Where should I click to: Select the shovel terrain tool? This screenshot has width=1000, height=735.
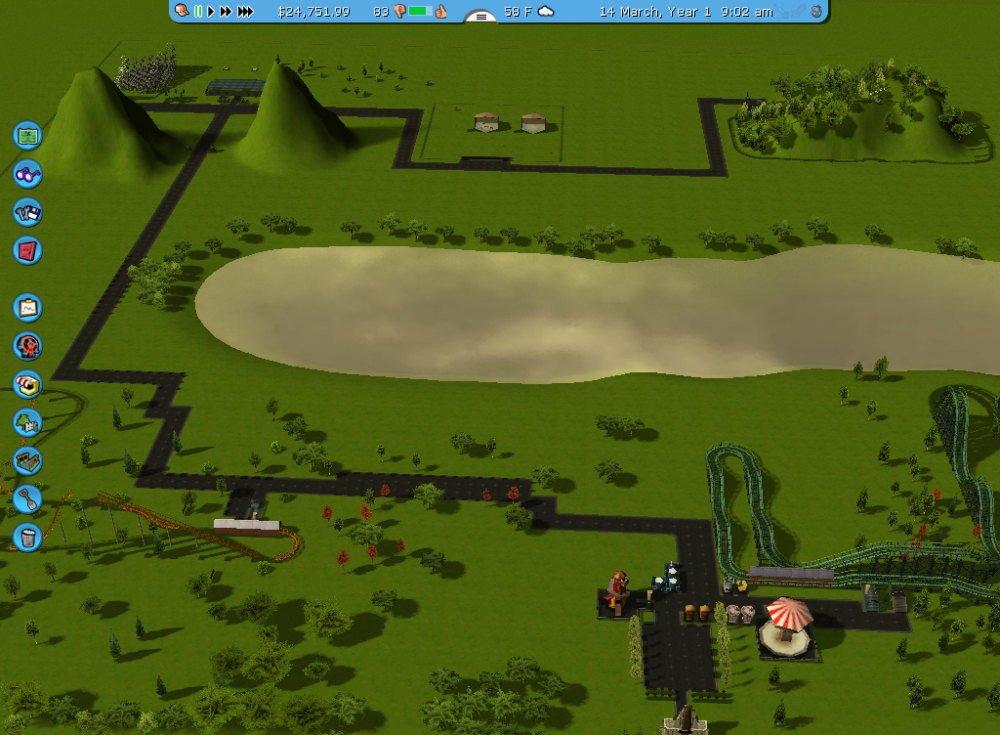27,498
